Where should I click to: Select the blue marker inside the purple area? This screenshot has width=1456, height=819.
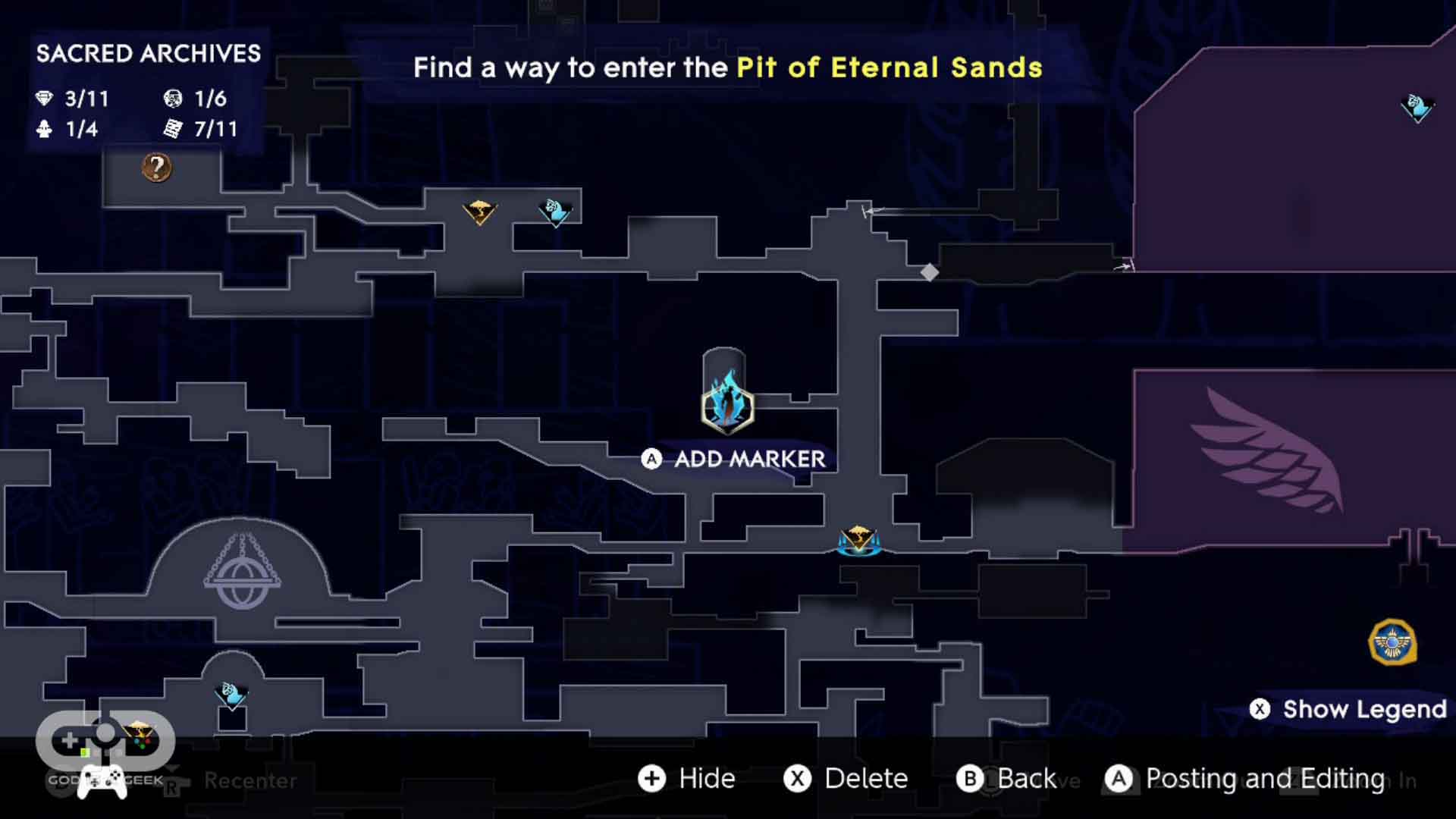coord(1417,108)
